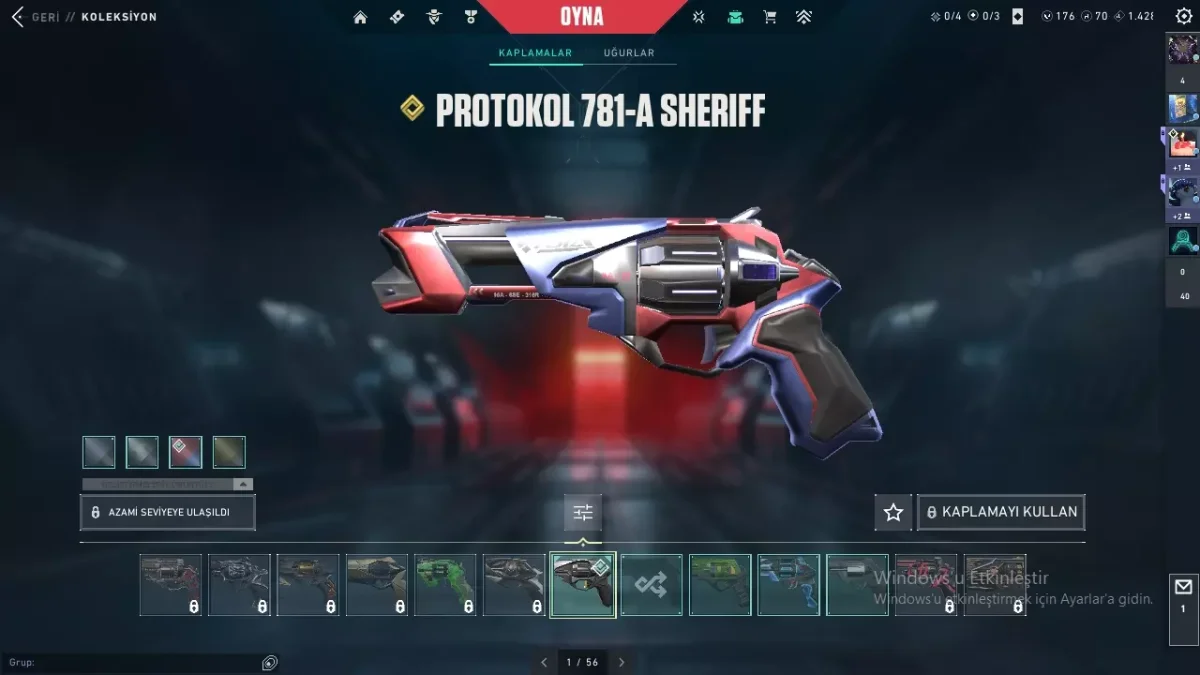The width and height of the screenshot is (1200, 675).
Task: Click the Azami Seviyeye Ulaşıldı button
Action: [168, 512]
